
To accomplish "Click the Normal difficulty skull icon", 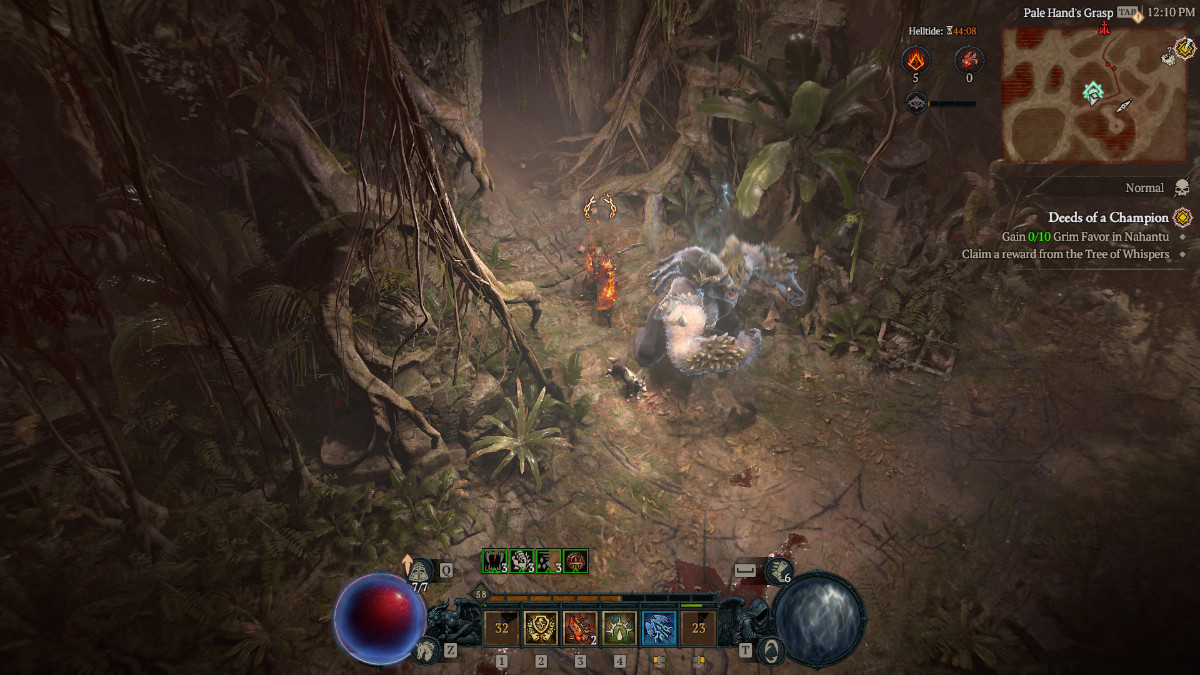I will point(1181,188).
